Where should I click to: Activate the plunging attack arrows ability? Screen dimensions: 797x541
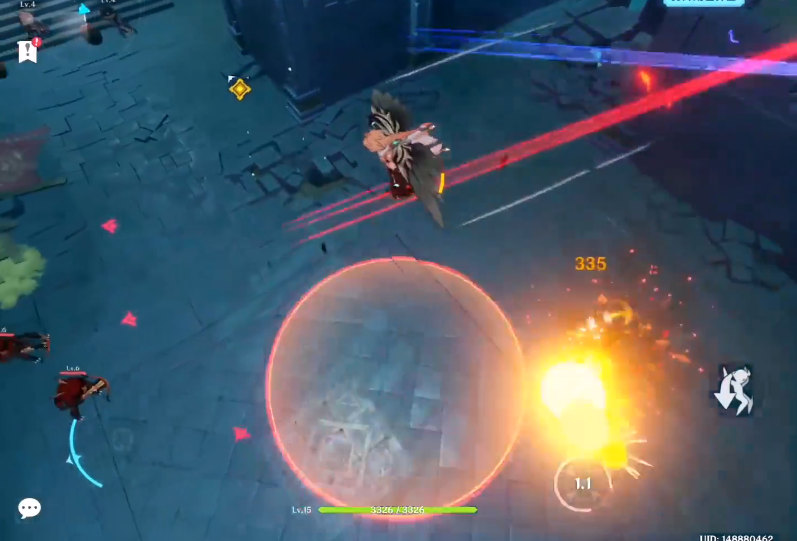tap(734, 390)
